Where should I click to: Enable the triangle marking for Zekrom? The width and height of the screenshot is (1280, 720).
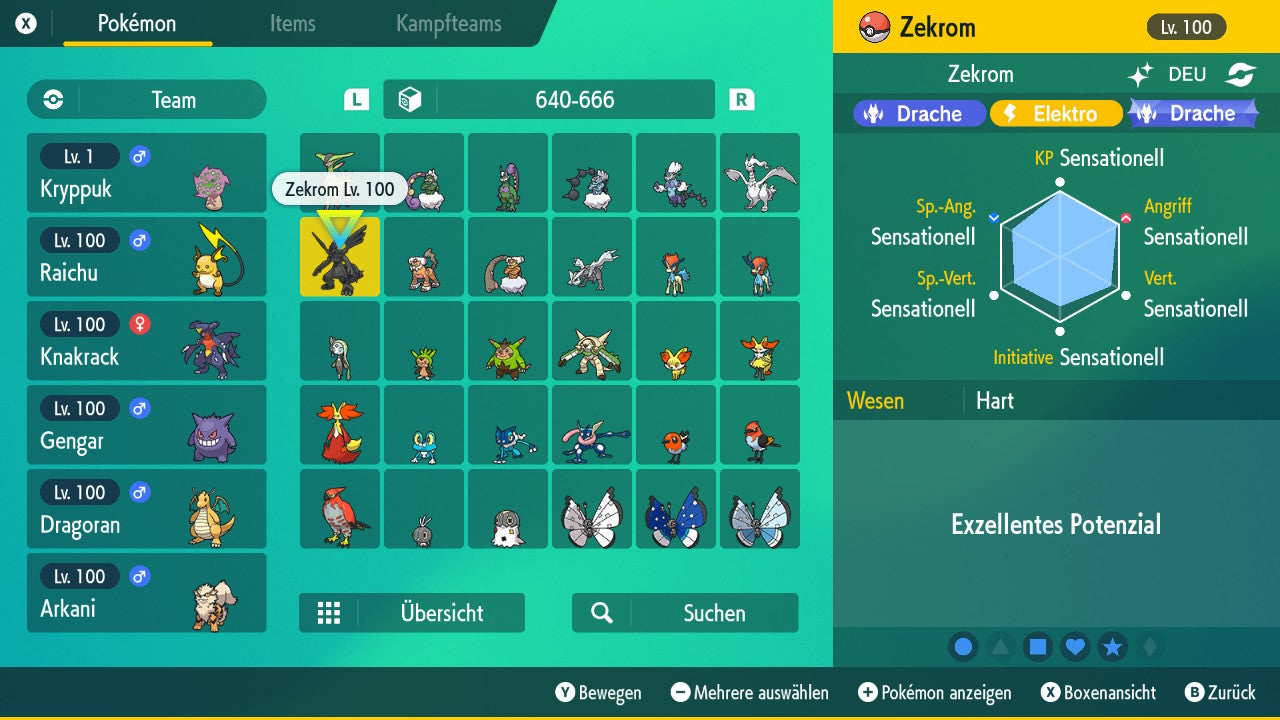(1000, 647)
